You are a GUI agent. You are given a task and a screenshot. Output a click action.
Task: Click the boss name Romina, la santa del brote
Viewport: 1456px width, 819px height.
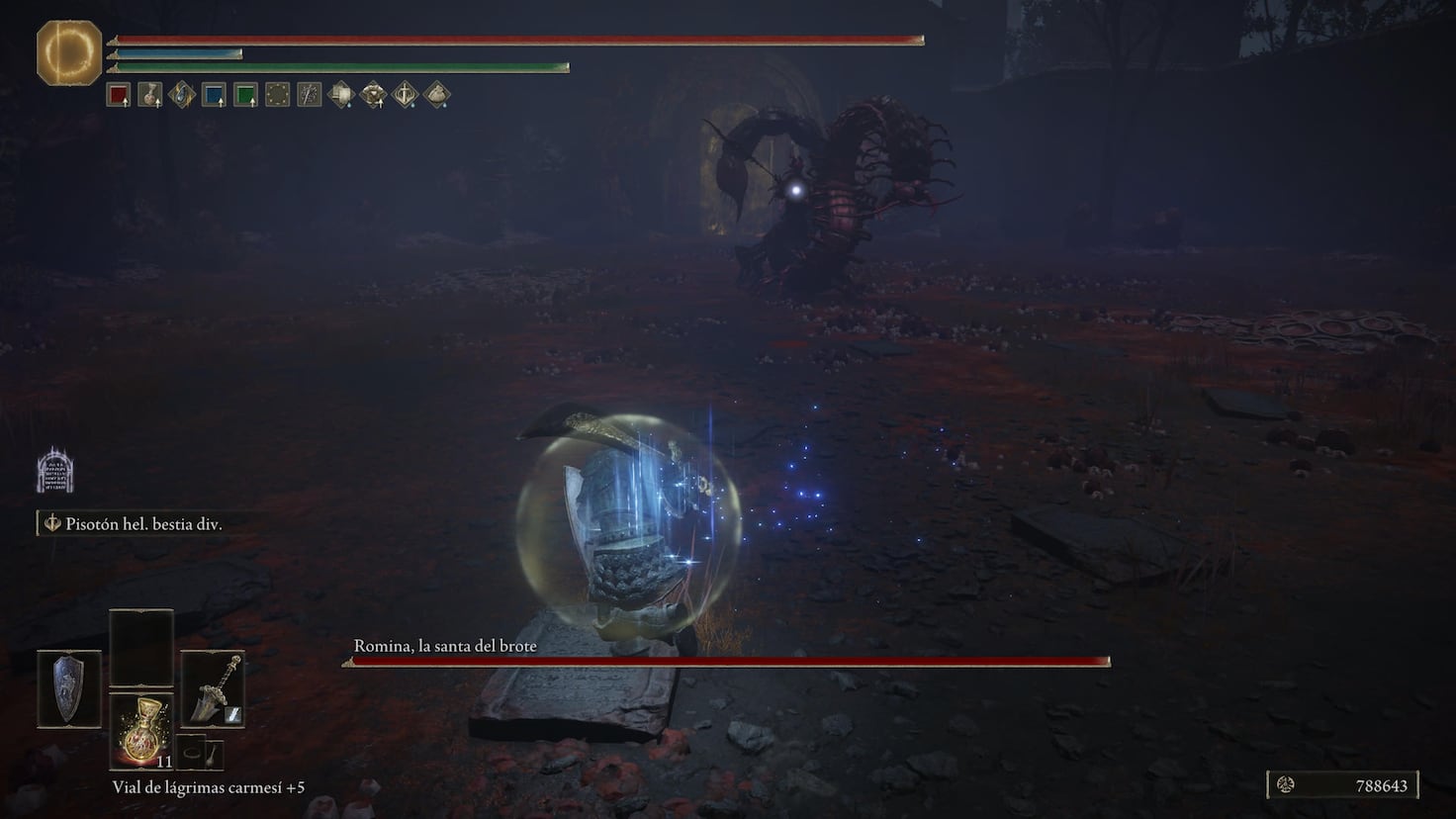pos(443,645)
